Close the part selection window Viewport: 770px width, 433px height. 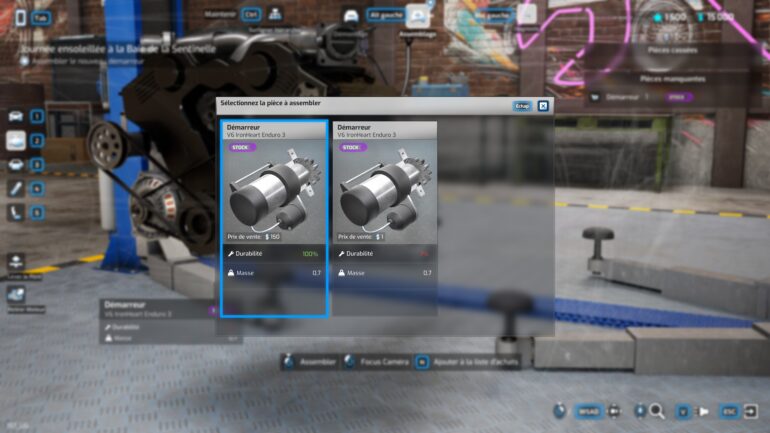click(x=543, y=105)
